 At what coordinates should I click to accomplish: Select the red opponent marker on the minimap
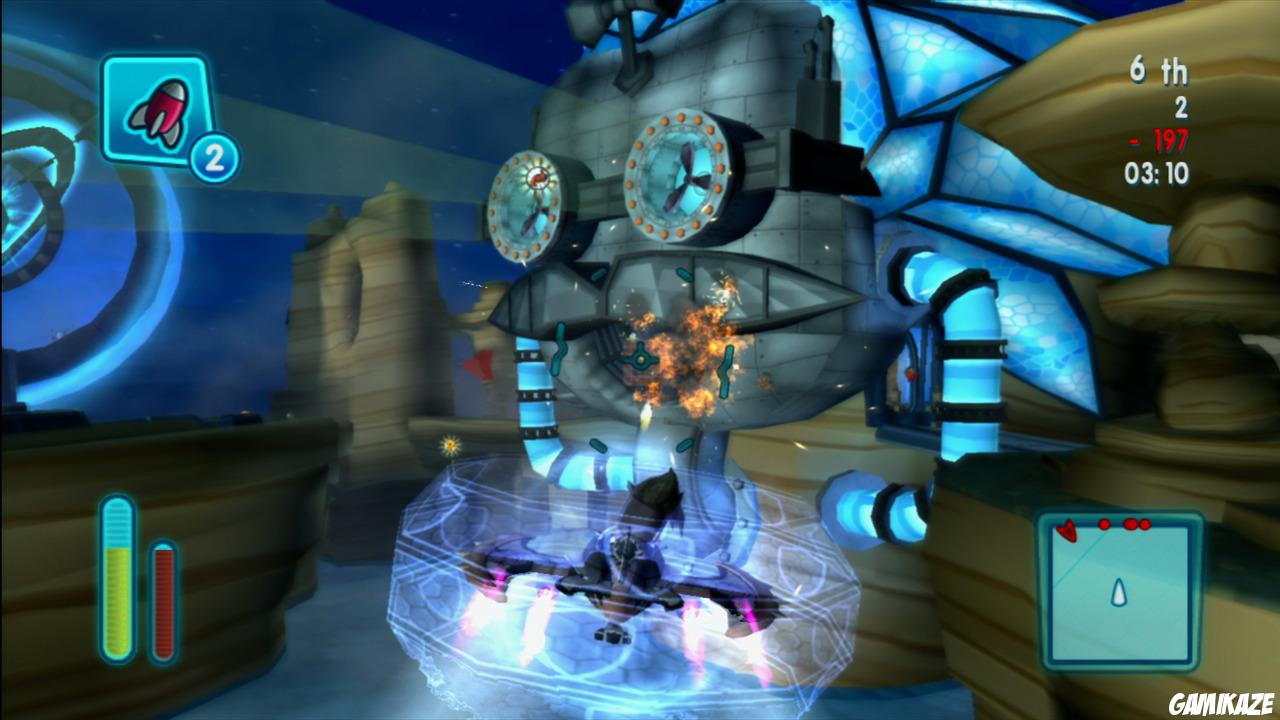[x=1104, y=523]
